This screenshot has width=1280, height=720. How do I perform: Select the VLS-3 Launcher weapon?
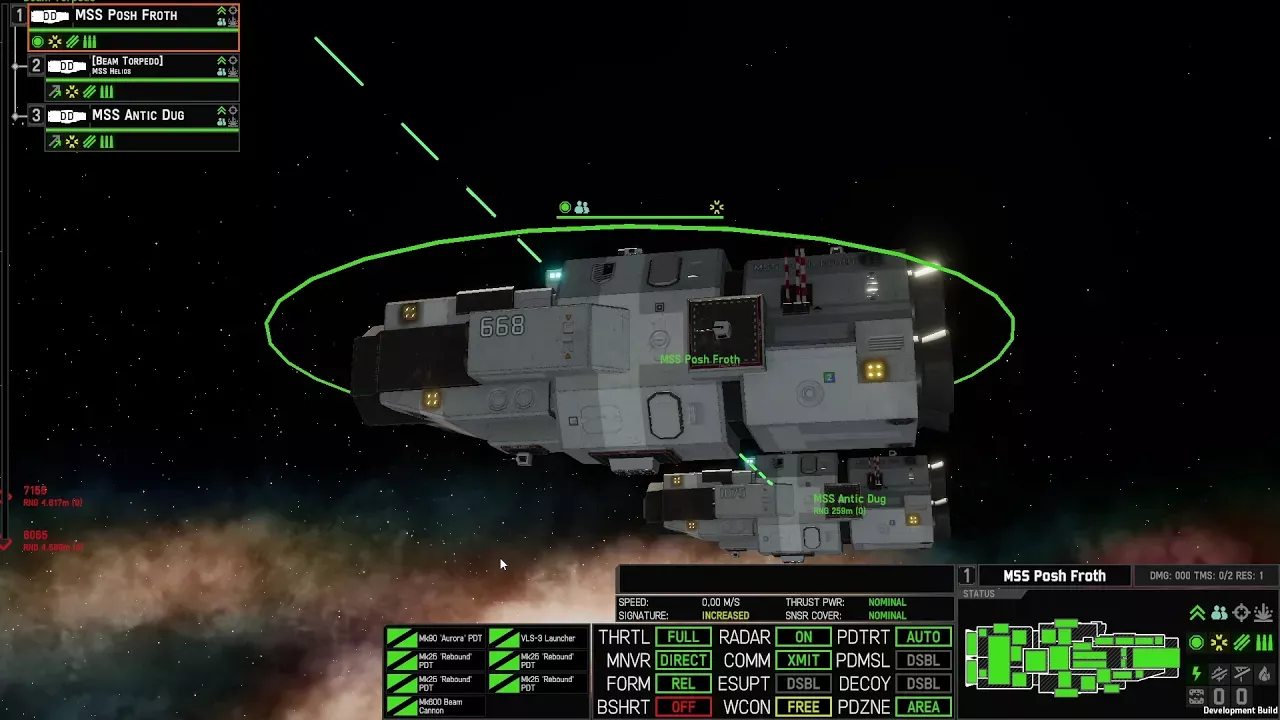tap(537, 638)
